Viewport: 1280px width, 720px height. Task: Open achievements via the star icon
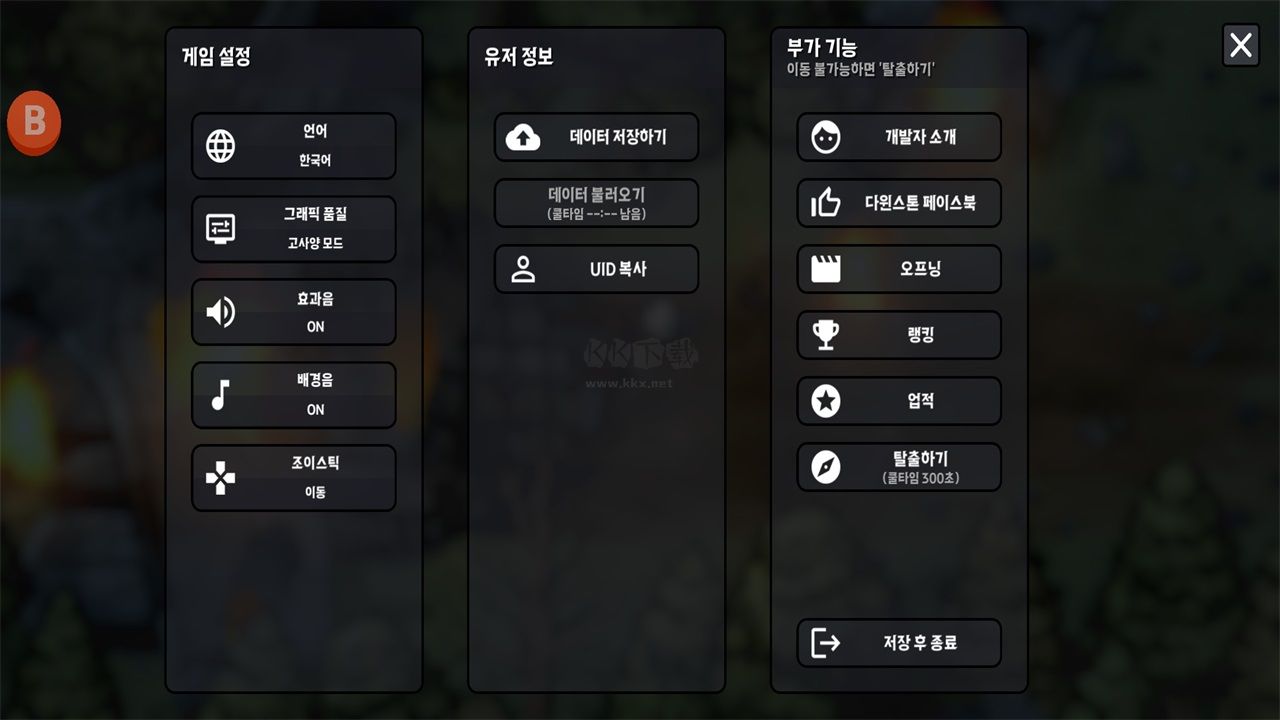pyautogui.click(x=827, y=400)
